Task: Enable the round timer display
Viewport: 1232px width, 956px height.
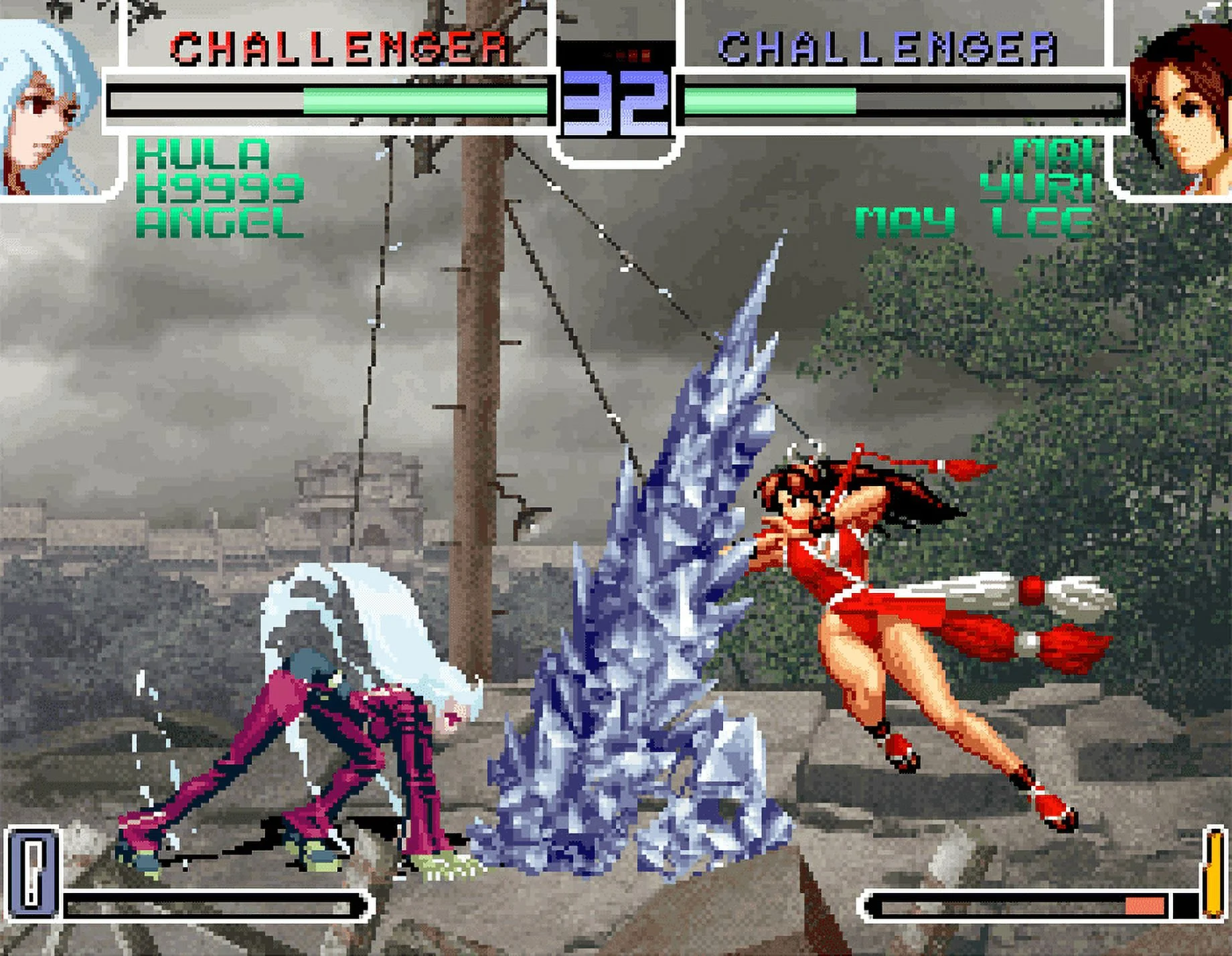Action: [613, 100]
